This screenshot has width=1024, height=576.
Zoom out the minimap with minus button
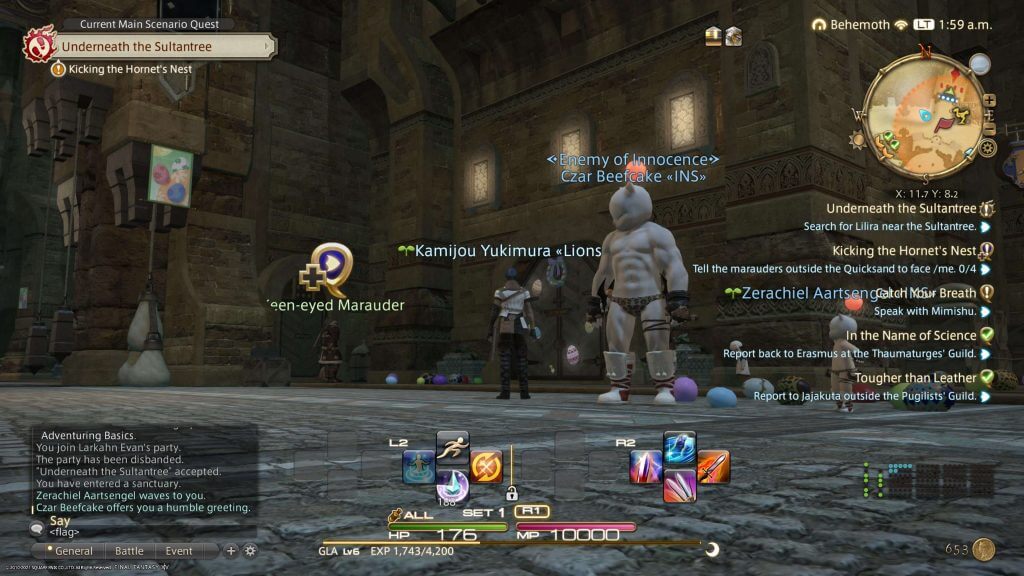tap(990, 129)
